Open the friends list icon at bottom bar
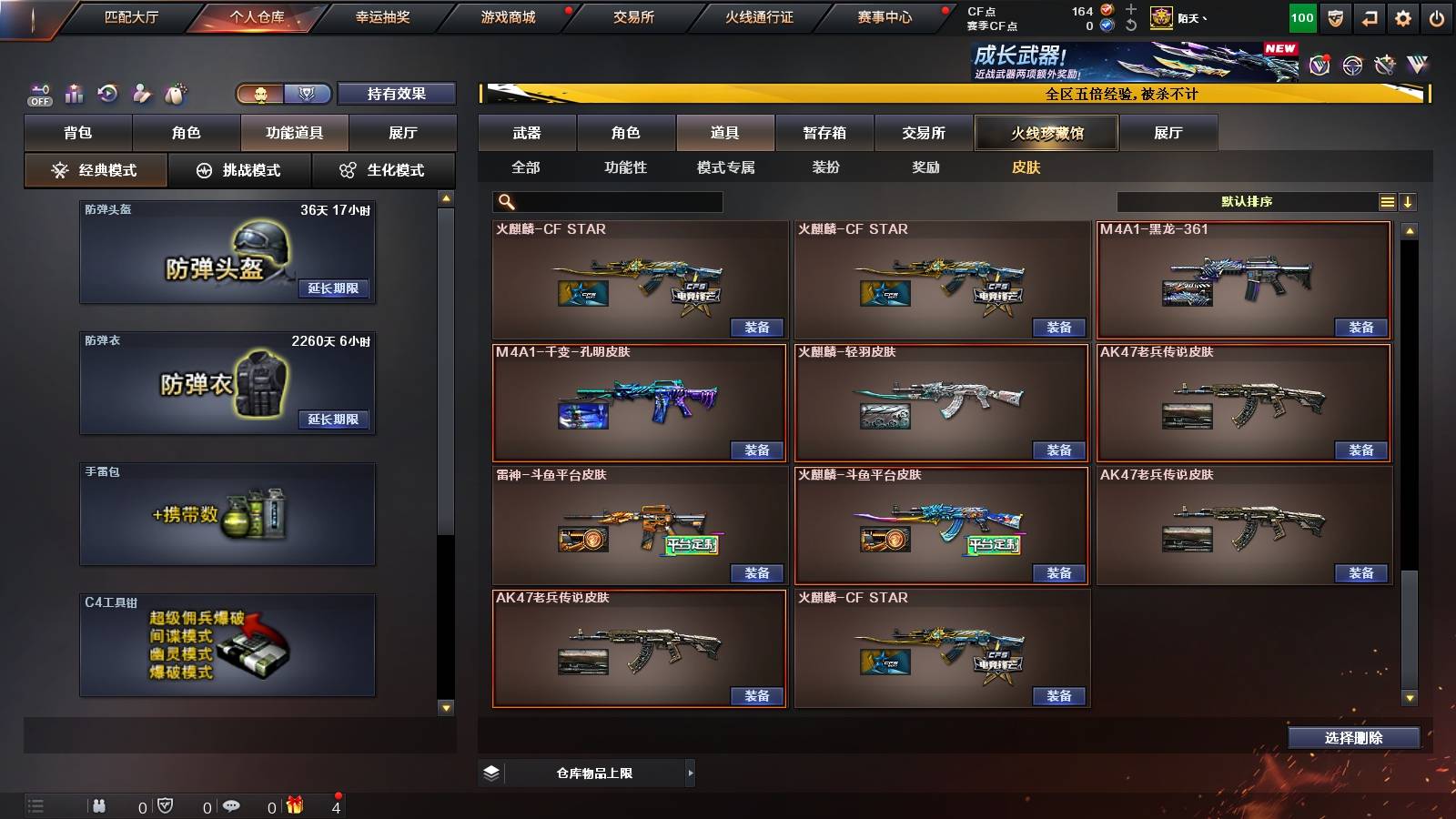The height and width of the screenshot is (819, 1456). coord(100,805)
